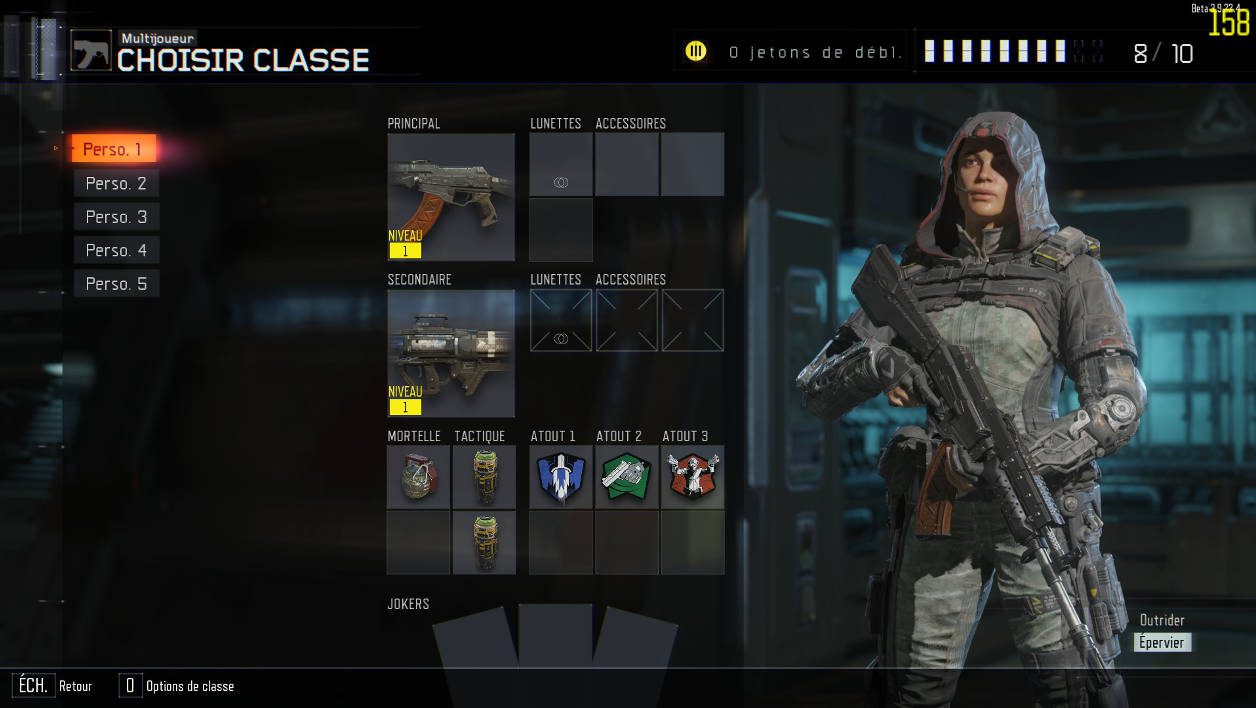
Task: Select the Atout 2 green perk icon
Action: click(627, 477)
